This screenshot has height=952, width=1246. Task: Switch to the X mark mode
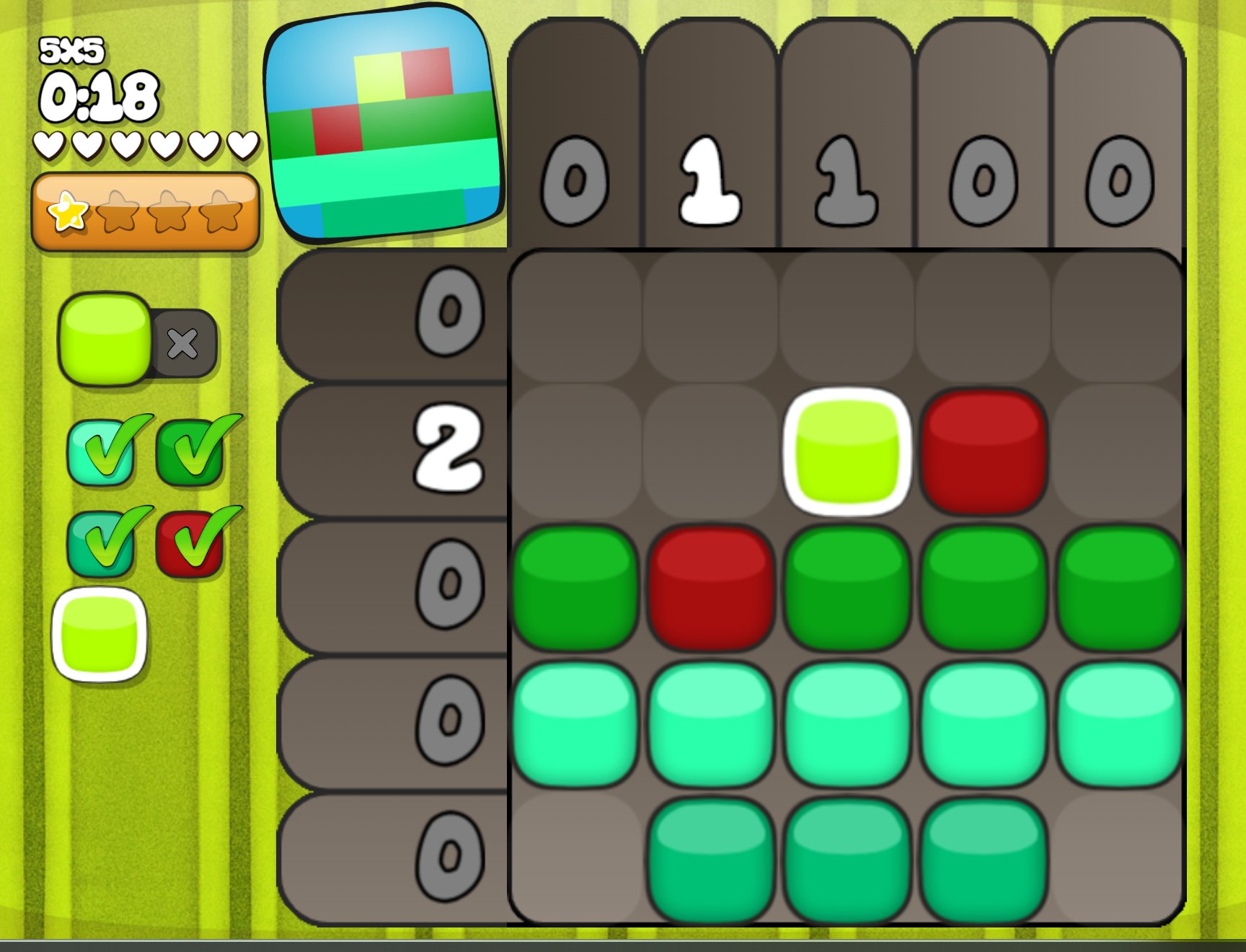point(182,344)
